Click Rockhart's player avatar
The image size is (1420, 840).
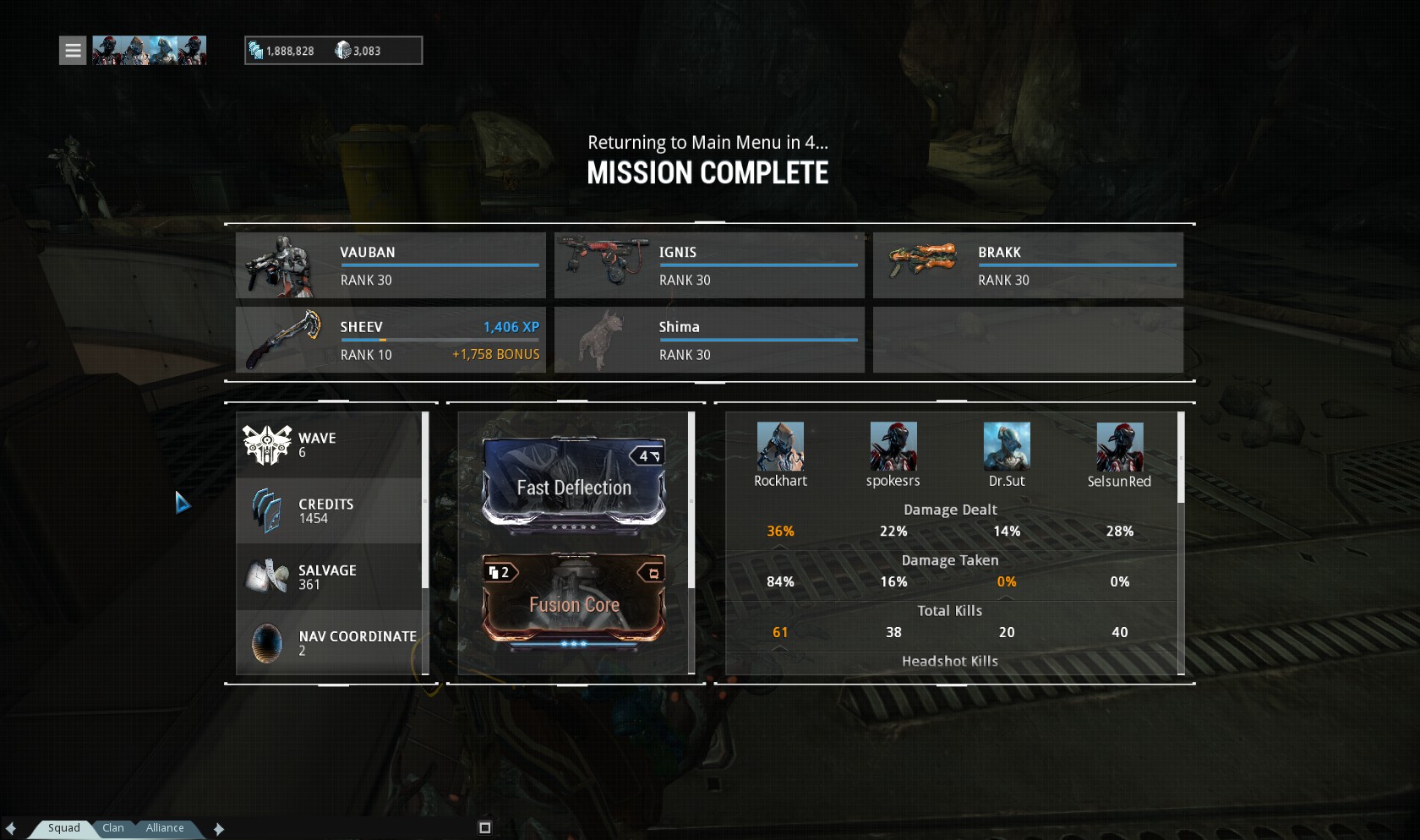(780, 446)
